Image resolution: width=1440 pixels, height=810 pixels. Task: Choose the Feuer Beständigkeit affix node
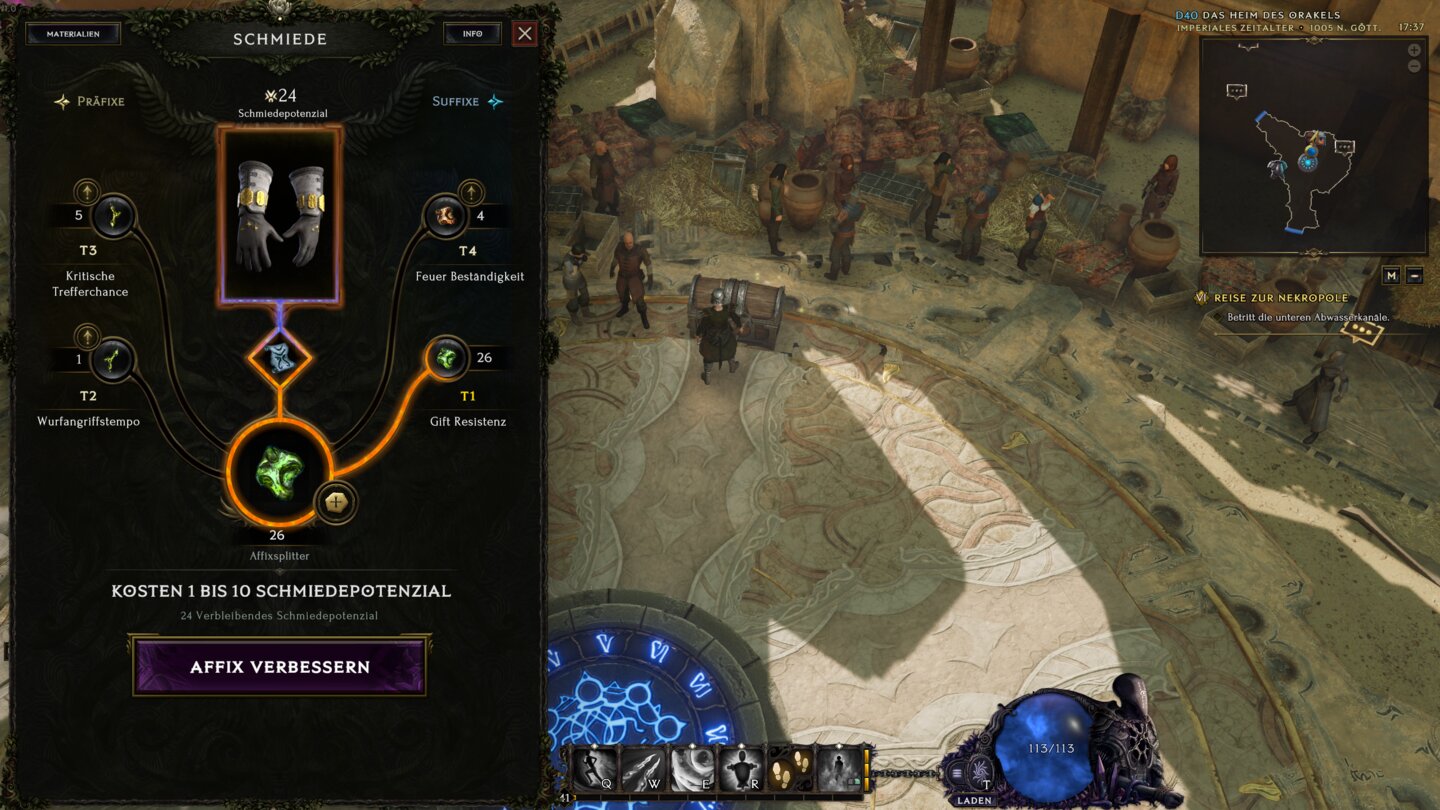pos(445,216)
